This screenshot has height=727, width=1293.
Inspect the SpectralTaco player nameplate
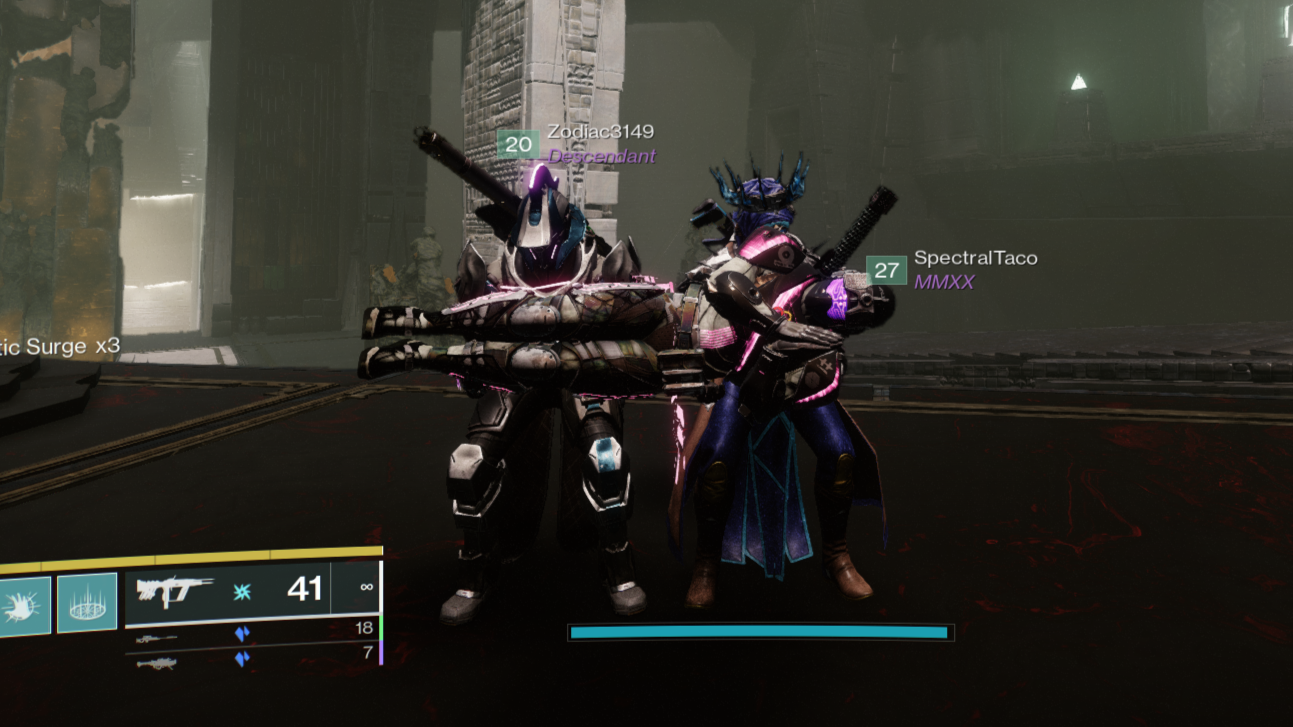975,258
